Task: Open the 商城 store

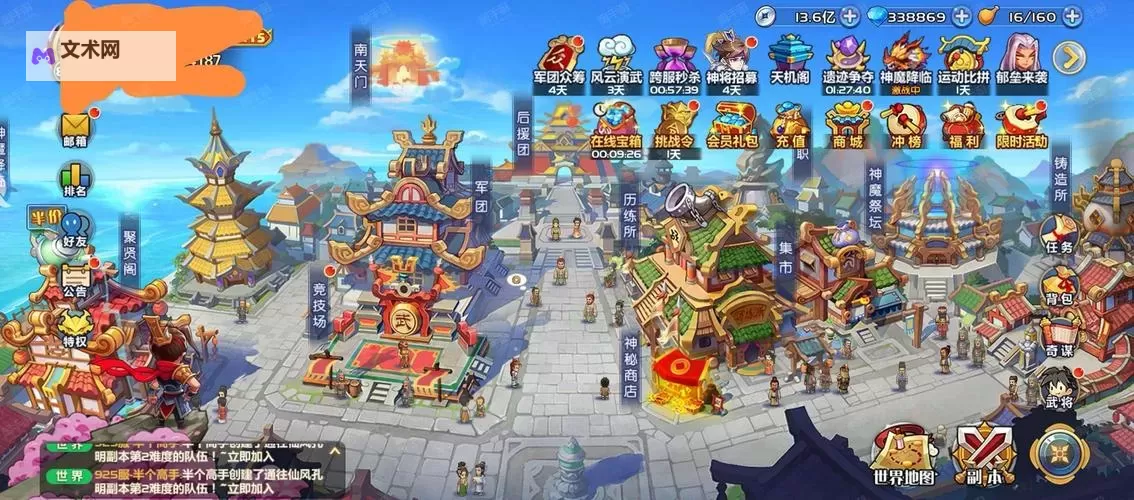Action: tap(846, 125)
